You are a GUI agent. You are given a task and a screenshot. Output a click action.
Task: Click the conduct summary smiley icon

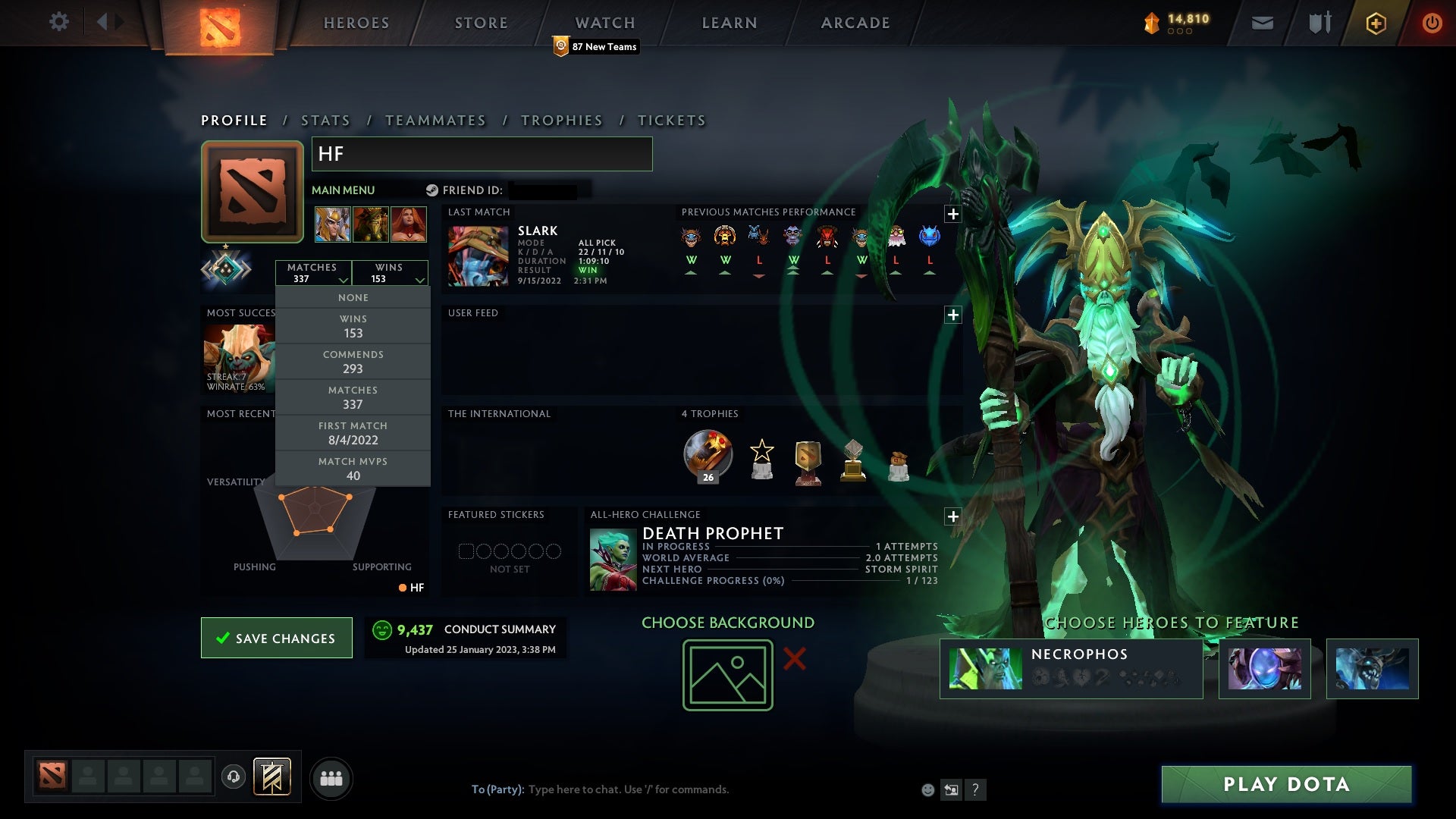coord(382,629)
